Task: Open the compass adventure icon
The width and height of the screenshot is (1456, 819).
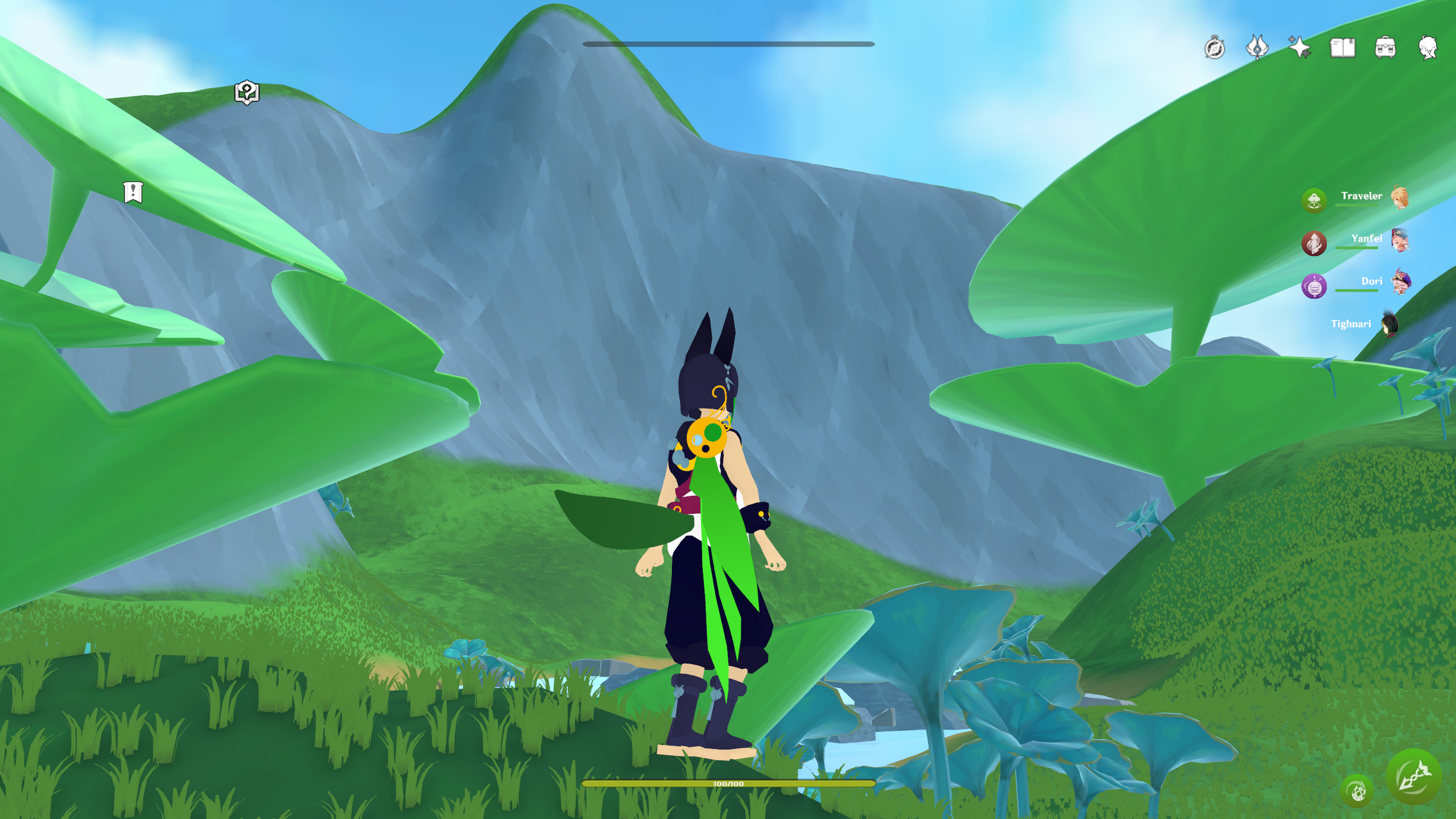Action: pos(1214,48)
